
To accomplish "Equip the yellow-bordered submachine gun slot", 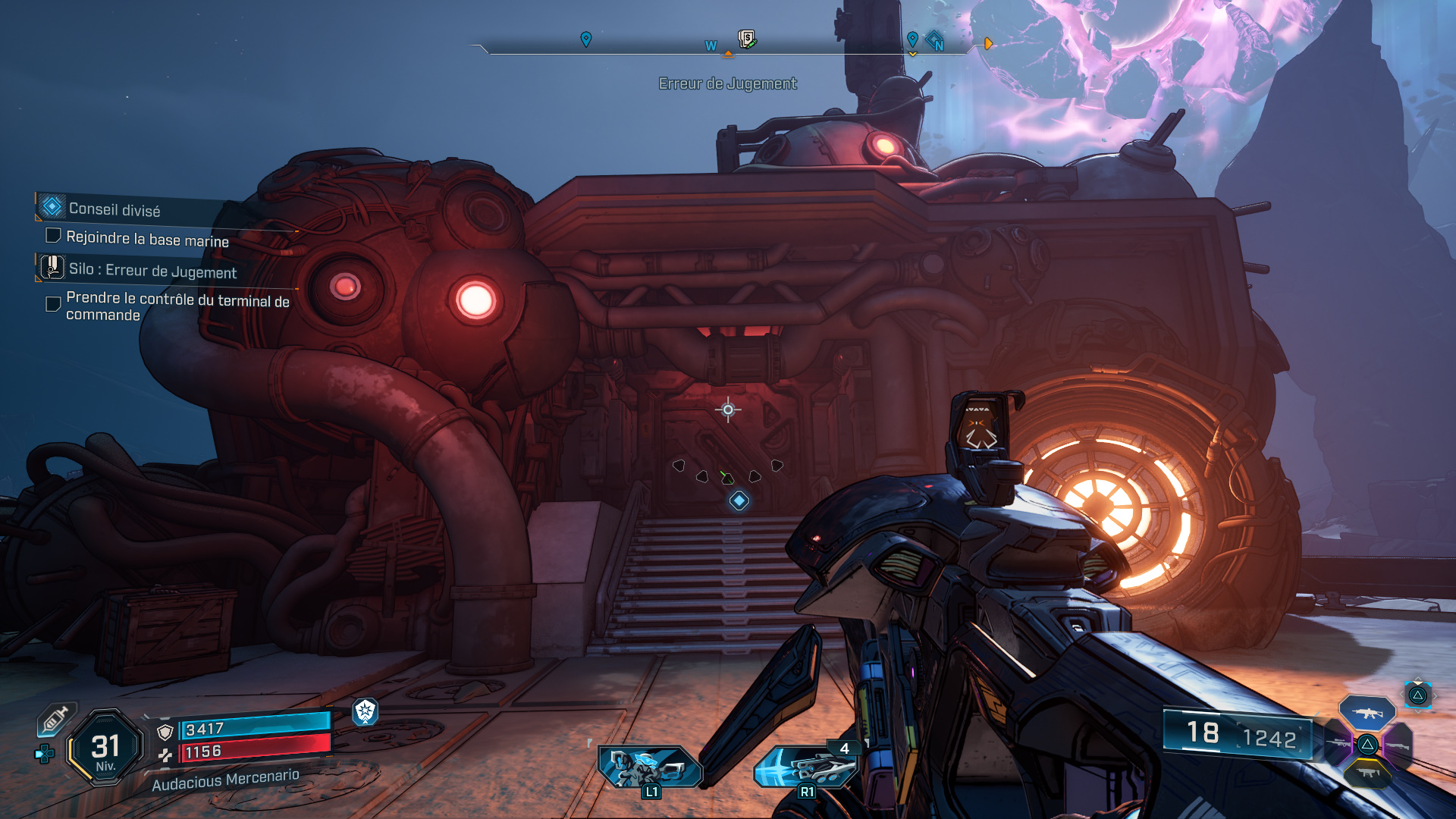I will pyautogui.click(x=1367, y=773).
